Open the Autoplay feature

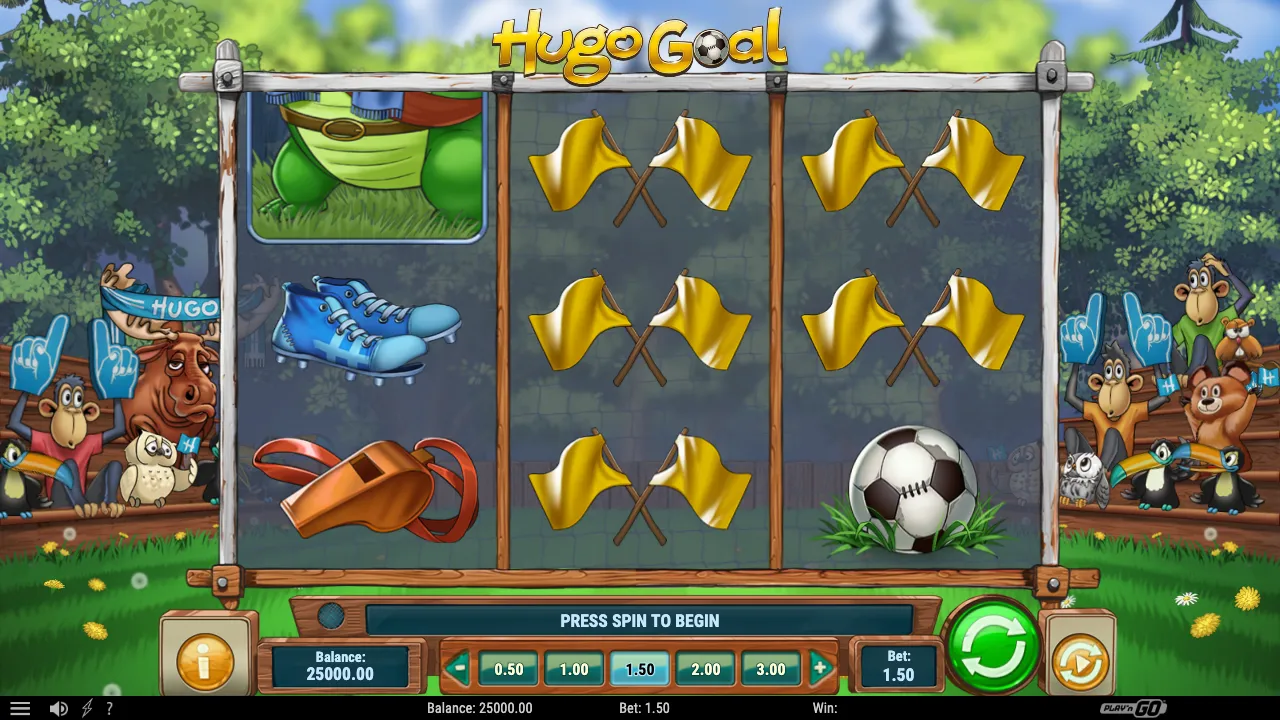(x=1080, y=657)
